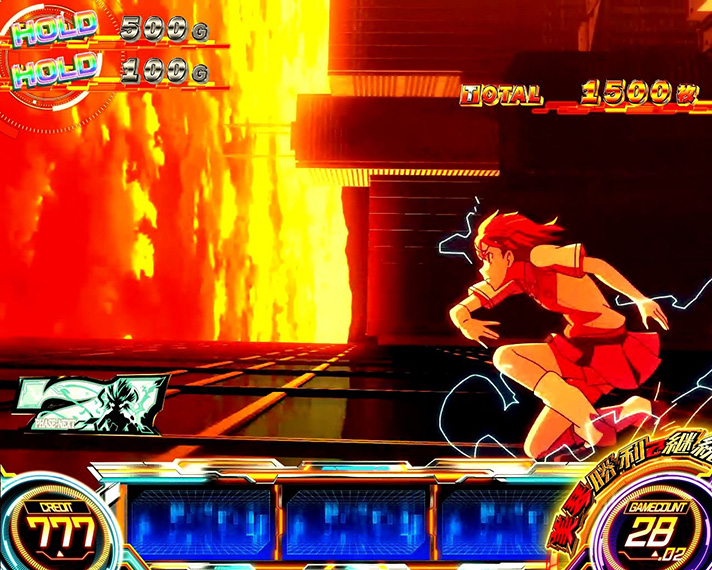Select the HOLD 500G stock entry
Image resolution: width=712 pixels, height=570 pixels.
pos(110,29)
